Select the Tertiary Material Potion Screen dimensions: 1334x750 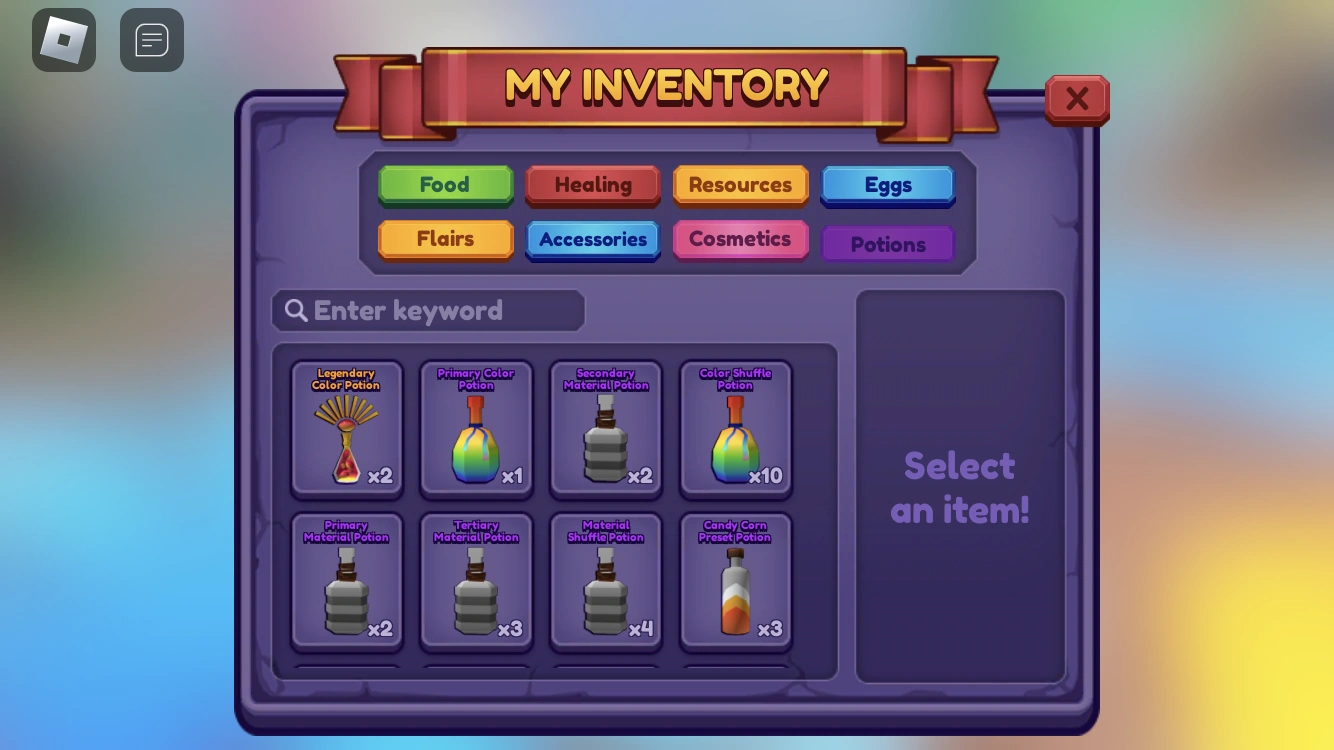click(x=476, y=580)
